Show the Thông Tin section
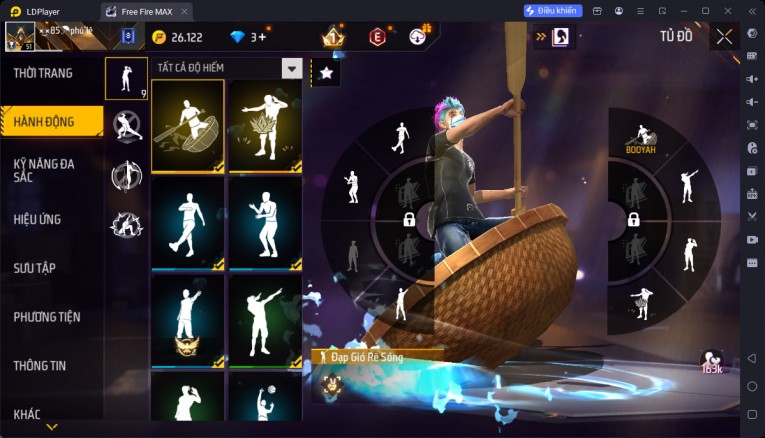765x438 pixels. pyautogui.click(x=40, y=365)
